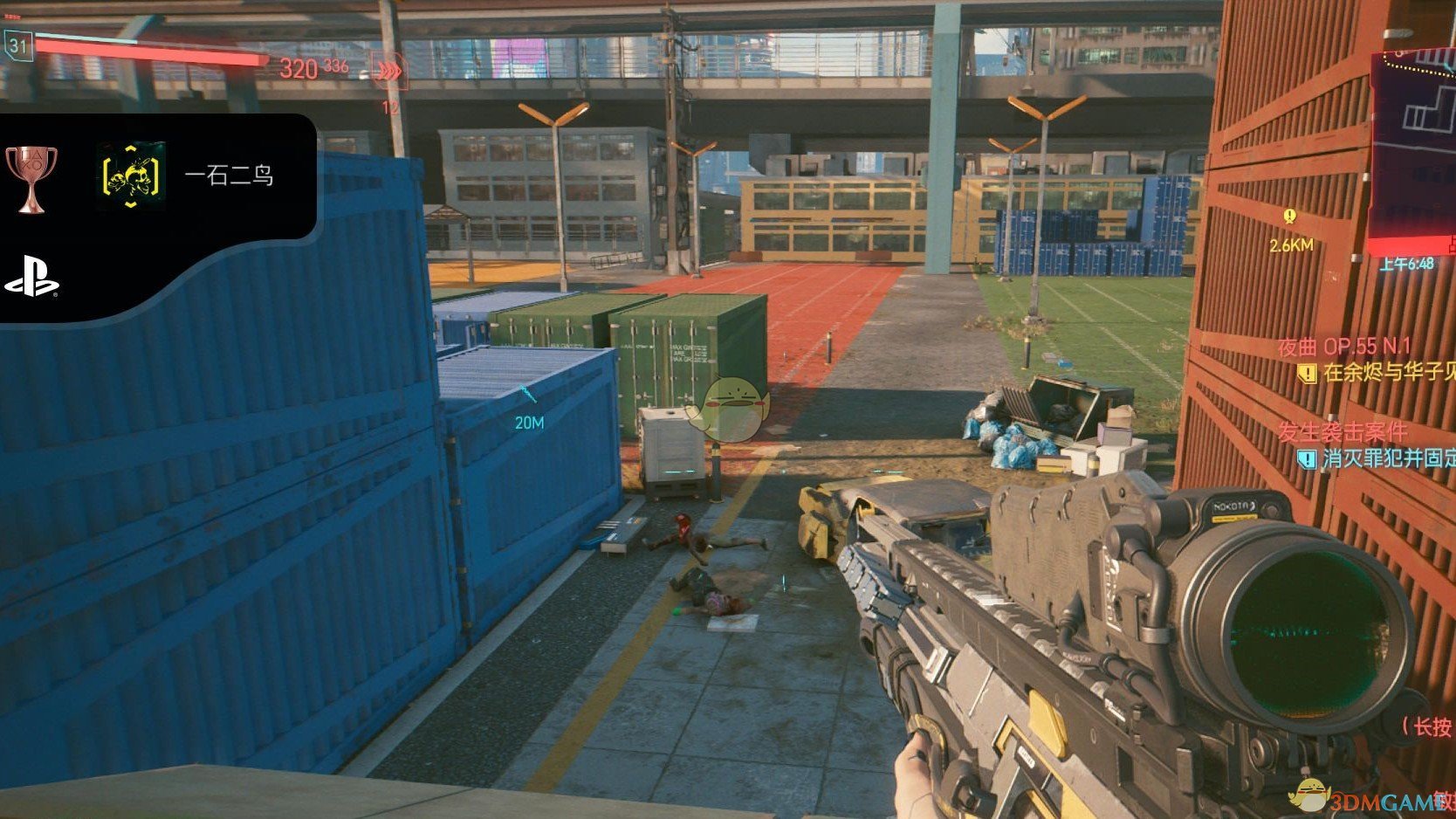Select the red sprint status icon
This screenshot has width=1456, height=819.
coord(387,70)
